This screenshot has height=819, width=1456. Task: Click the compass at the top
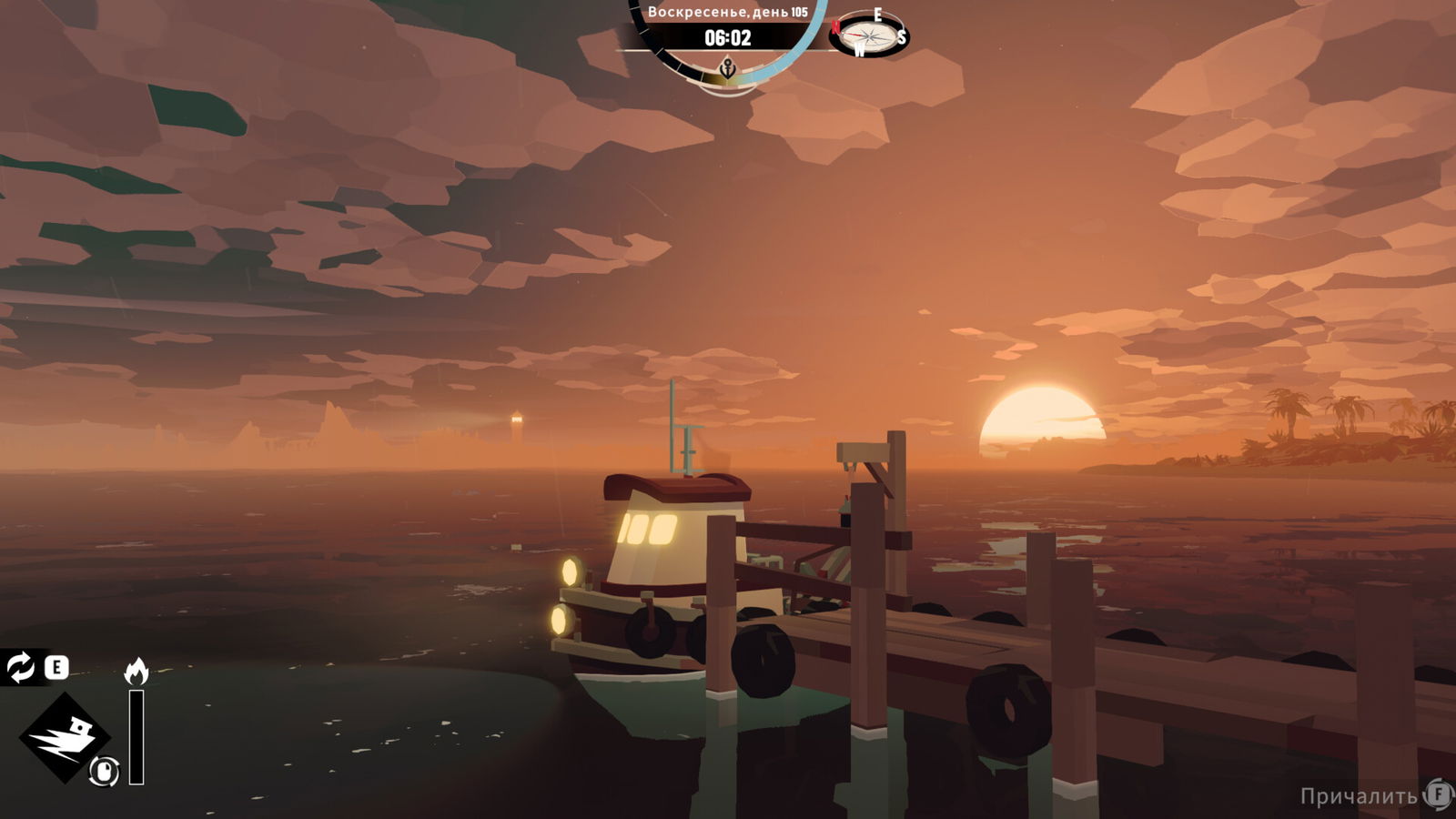(x=869, y=35)
